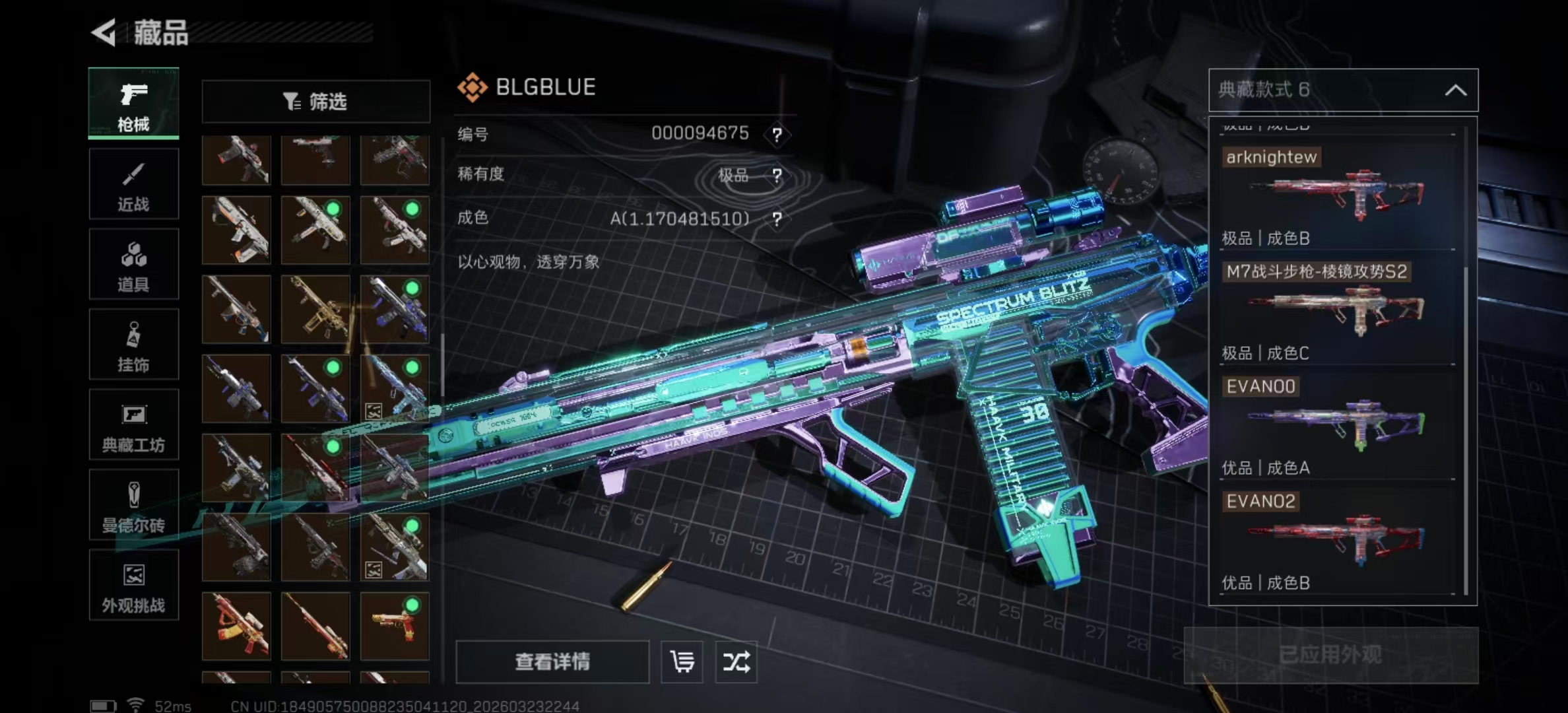The height and width of the screenshot is (713, 1568).
Task: Select the 道具 items category
Action: point(133,265)
